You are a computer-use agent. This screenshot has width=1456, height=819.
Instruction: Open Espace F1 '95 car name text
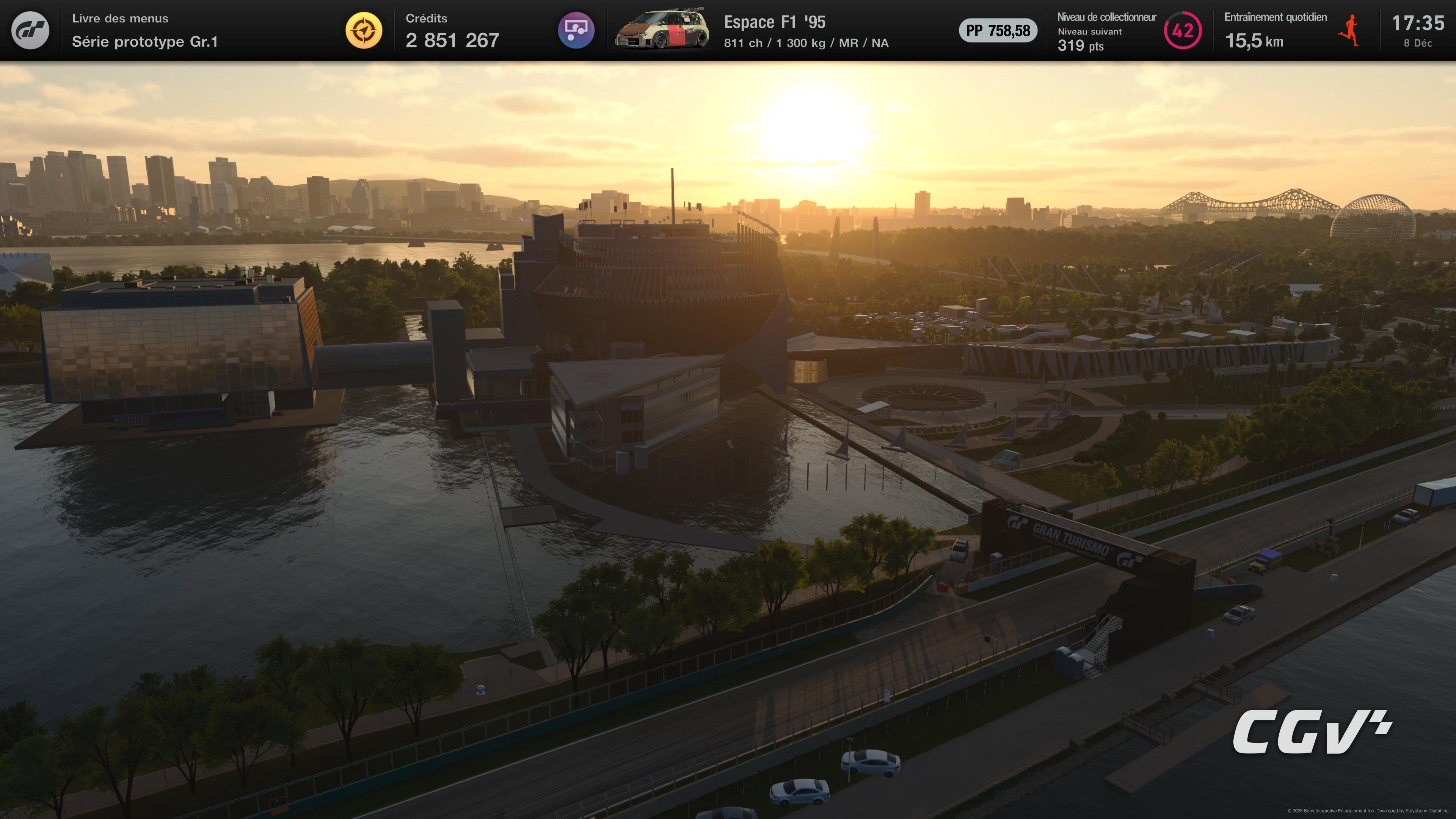pos(774,23)
